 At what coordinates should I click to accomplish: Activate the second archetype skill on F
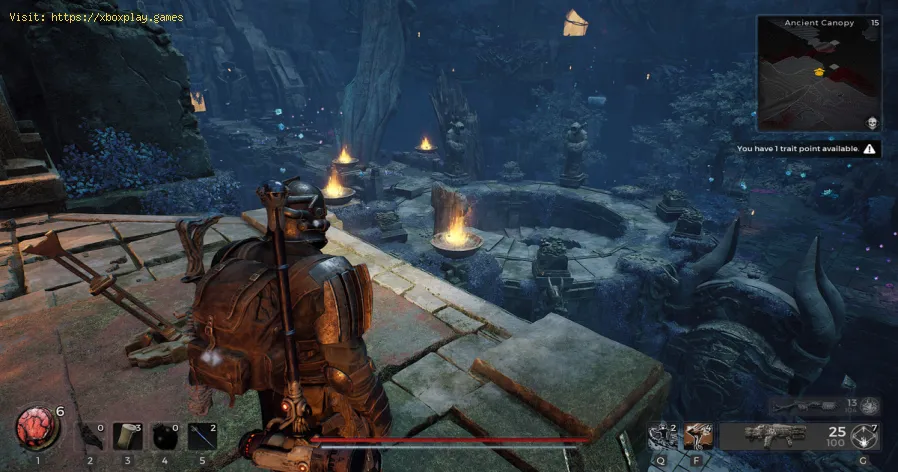point(698,436)
